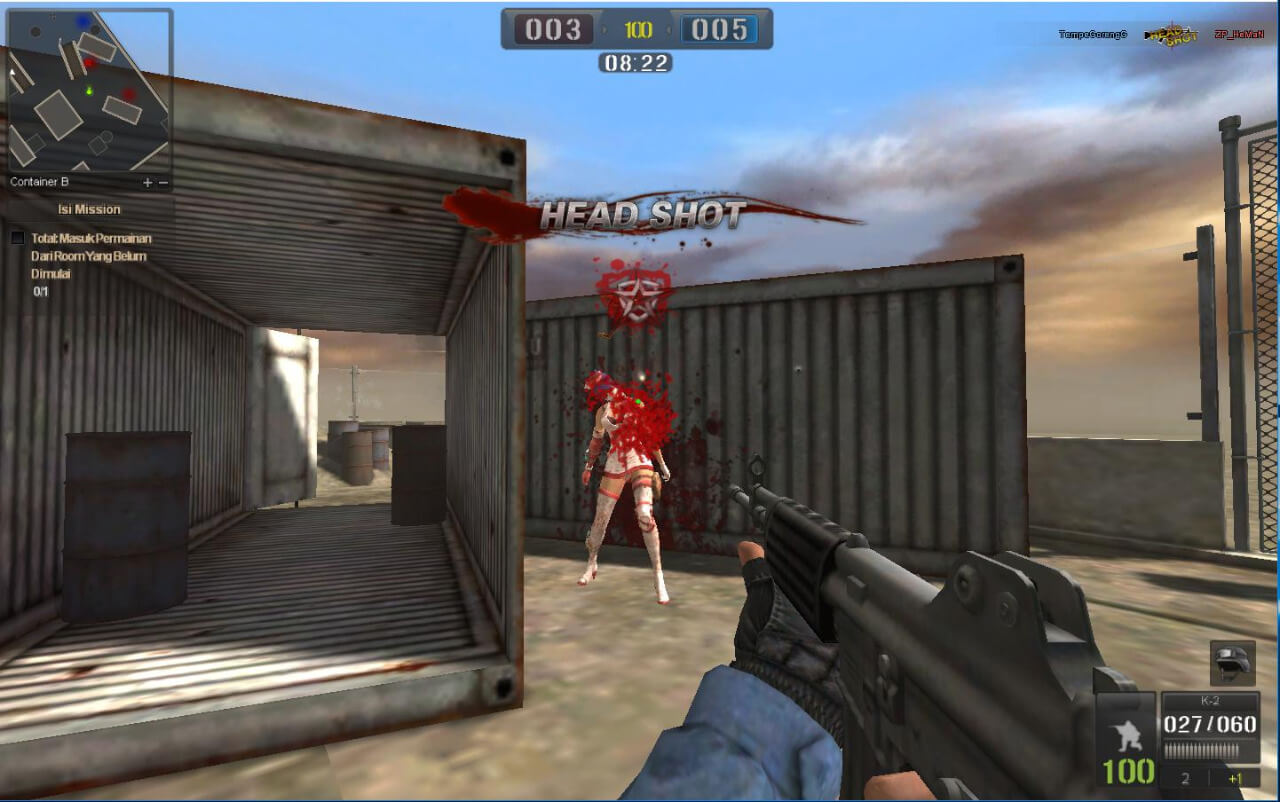Image resolution: width=1280 pixels, height=802 pixels.
Task: Toggle the +1 grenade indicator
Action: (1233, 776)
